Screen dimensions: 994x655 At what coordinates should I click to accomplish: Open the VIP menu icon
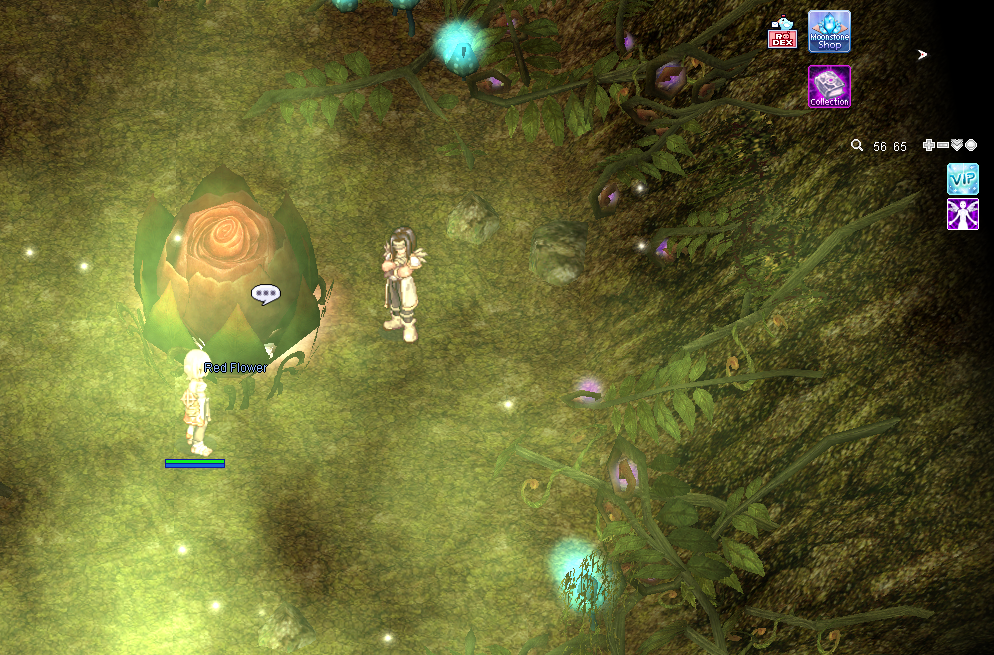point(962,179)
